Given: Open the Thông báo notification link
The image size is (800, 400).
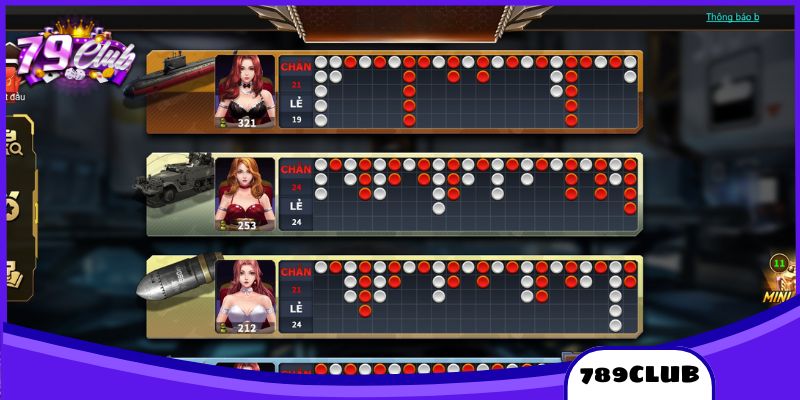Looking at the screenshot, I should 732,17.
